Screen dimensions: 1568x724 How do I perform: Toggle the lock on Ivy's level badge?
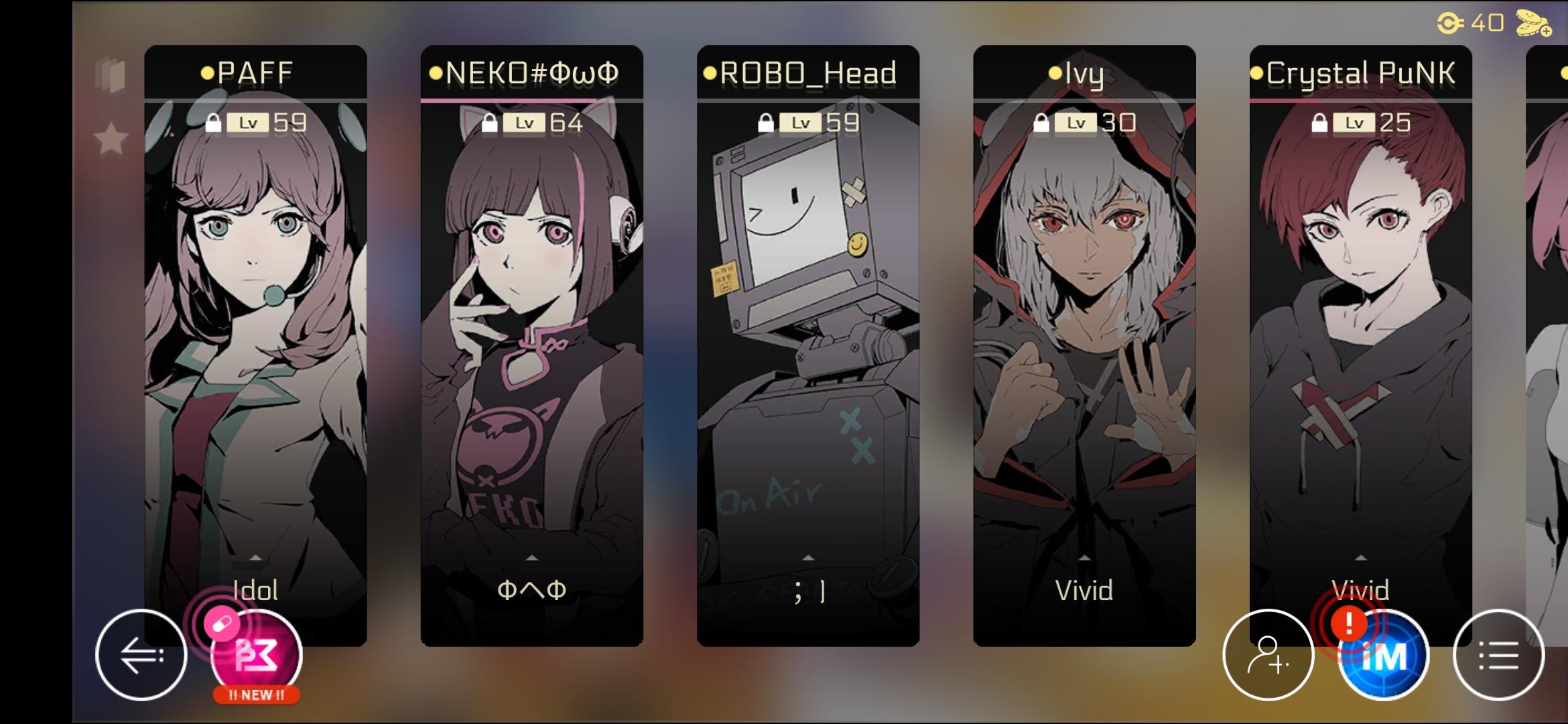pos(1041,123)
